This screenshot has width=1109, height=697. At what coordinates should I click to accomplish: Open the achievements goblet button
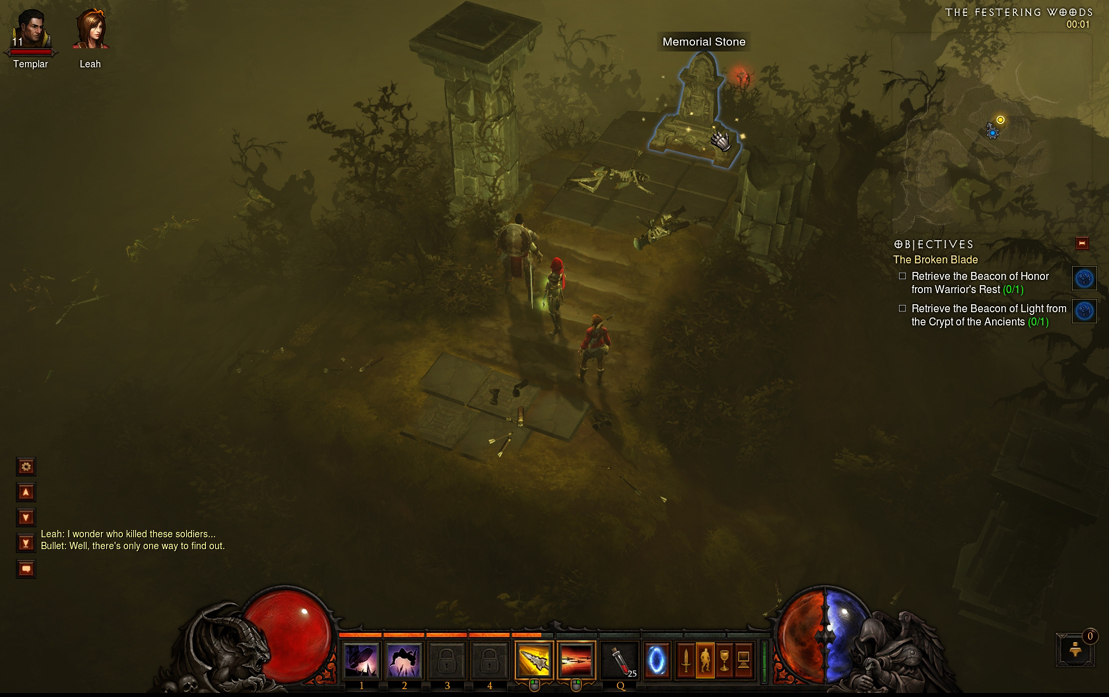724,660
